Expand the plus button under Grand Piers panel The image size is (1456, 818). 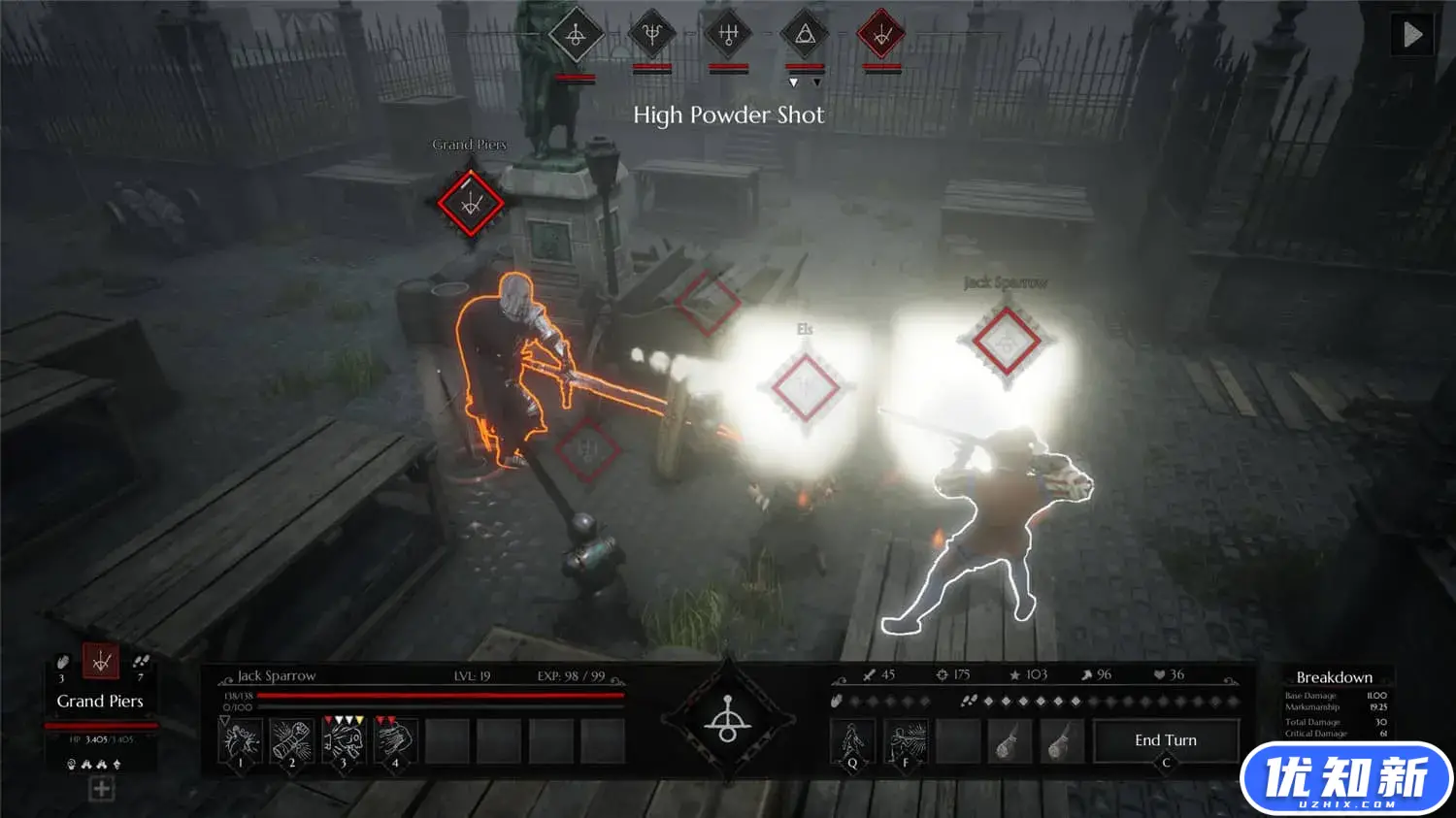coord(101,790)
